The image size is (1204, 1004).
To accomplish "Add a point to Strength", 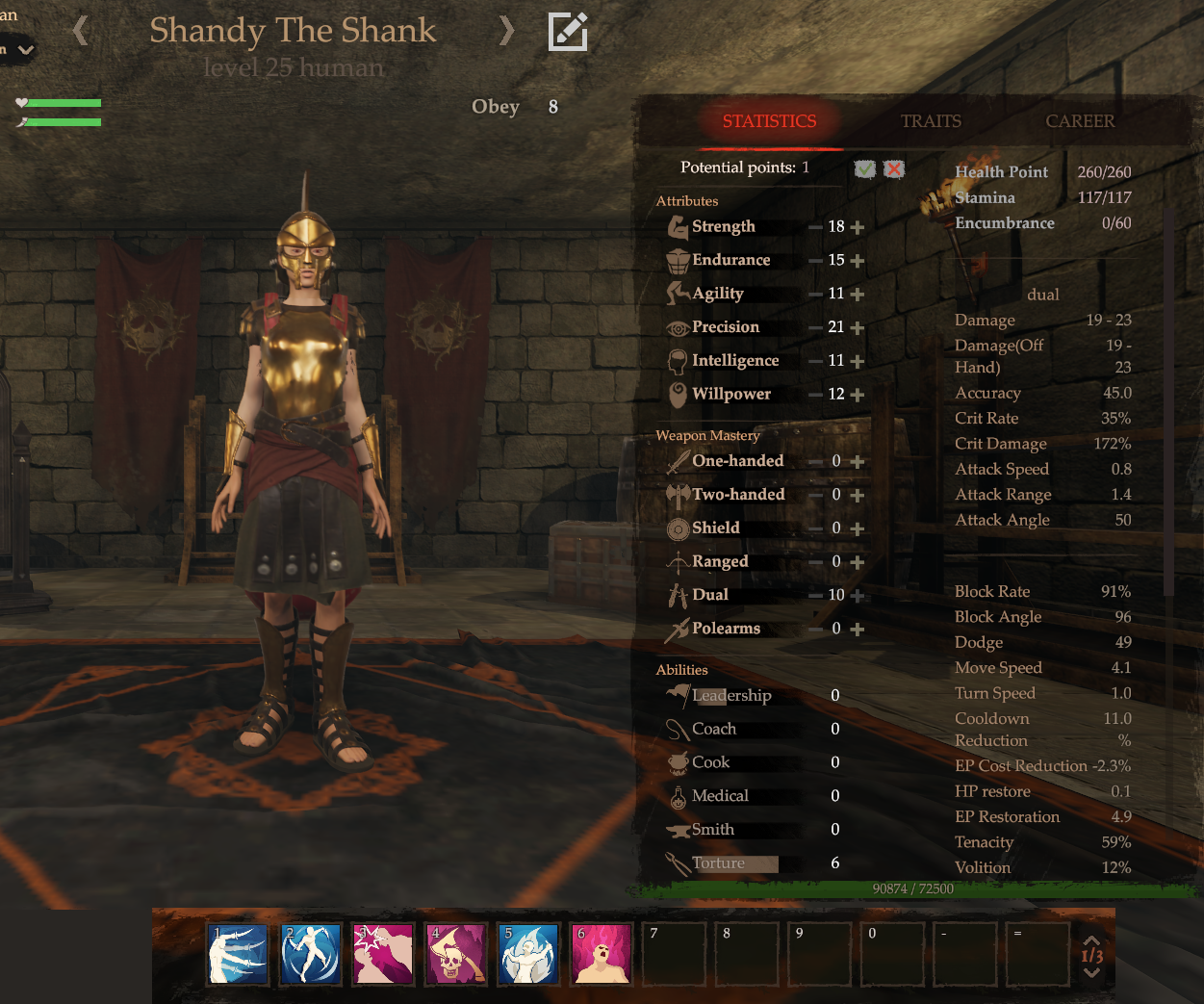I will coord(858,227).
